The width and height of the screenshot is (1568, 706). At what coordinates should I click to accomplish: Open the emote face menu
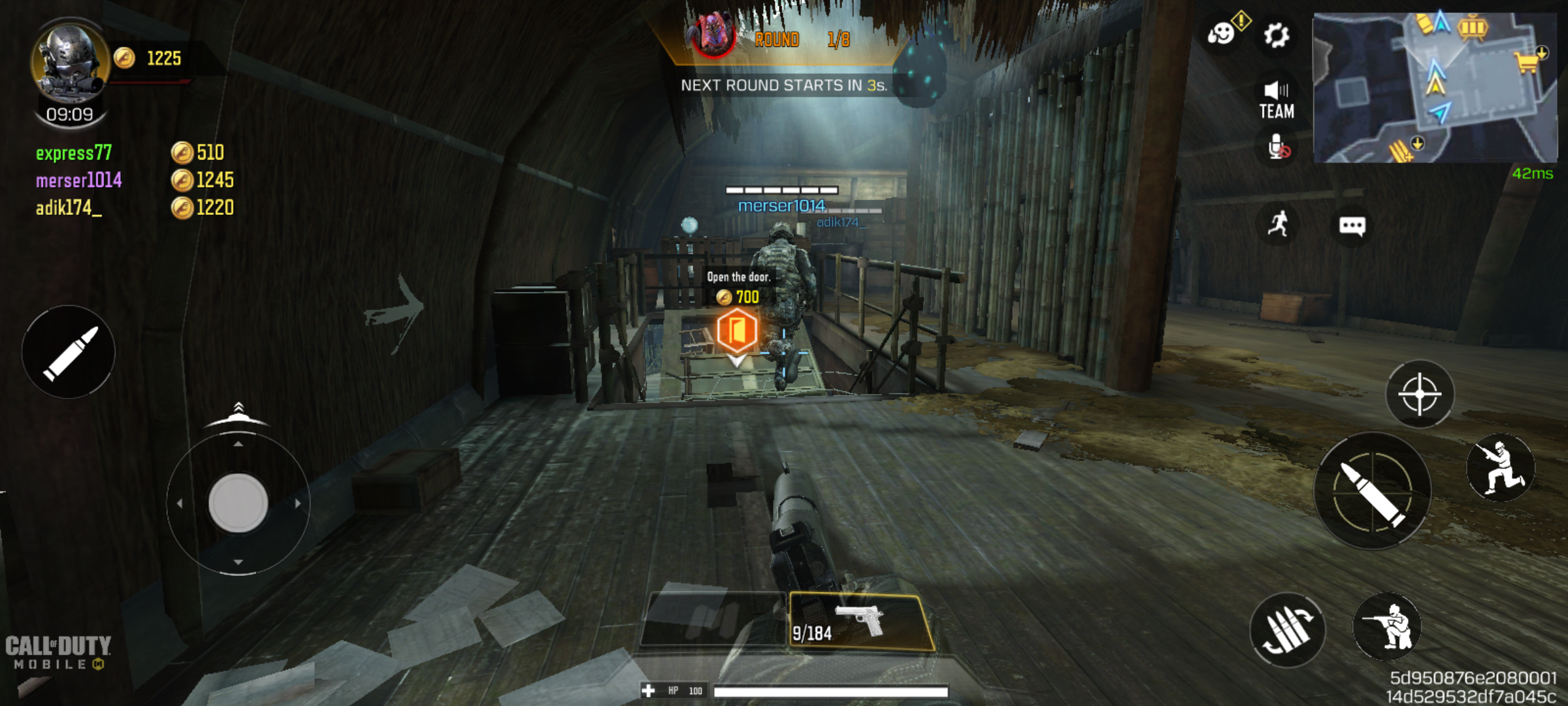(1221, 33)
